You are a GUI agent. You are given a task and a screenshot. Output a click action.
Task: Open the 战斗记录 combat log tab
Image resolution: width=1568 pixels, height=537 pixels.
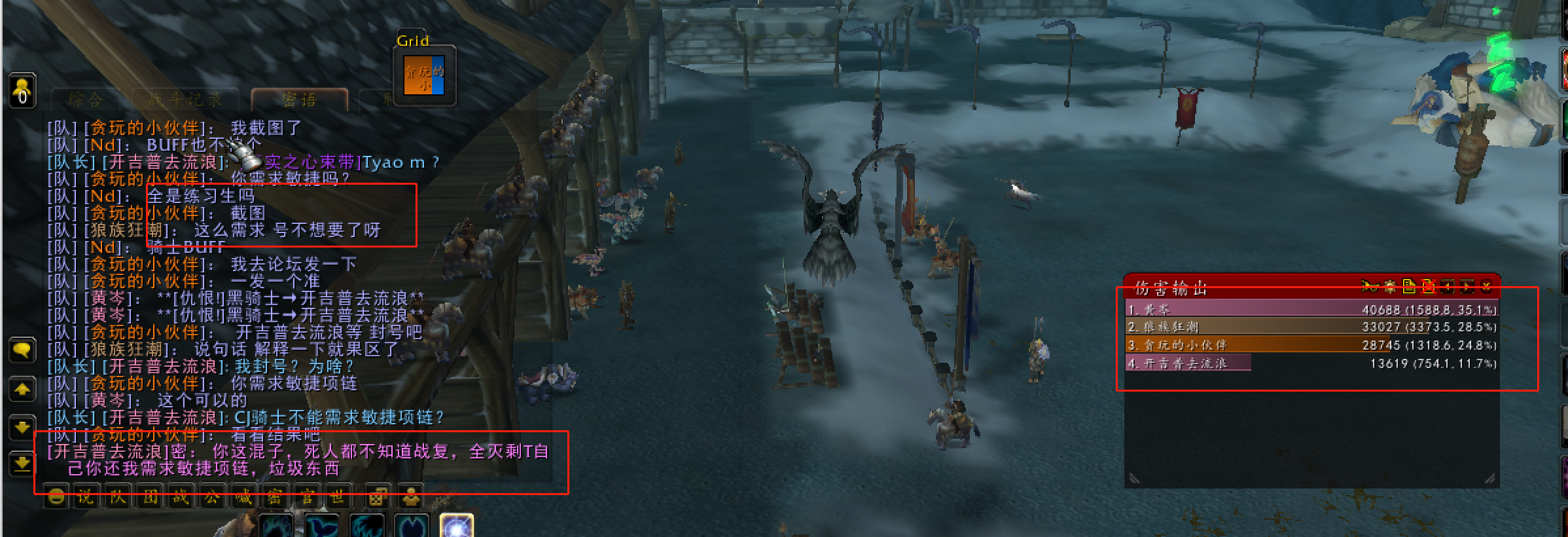tap(185, 100)
